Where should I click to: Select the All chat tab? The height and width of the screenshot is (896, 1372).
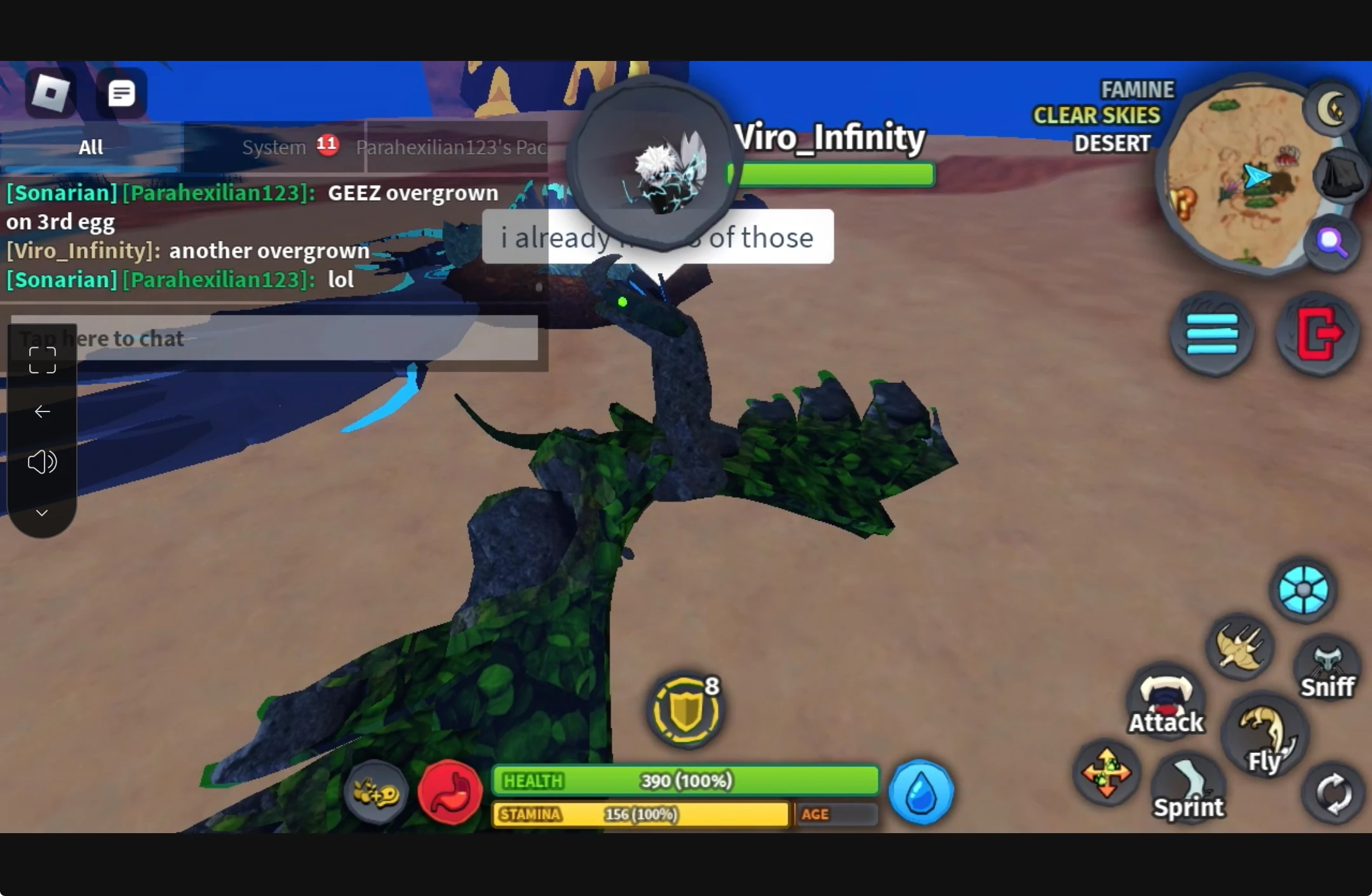coord(90,147)
